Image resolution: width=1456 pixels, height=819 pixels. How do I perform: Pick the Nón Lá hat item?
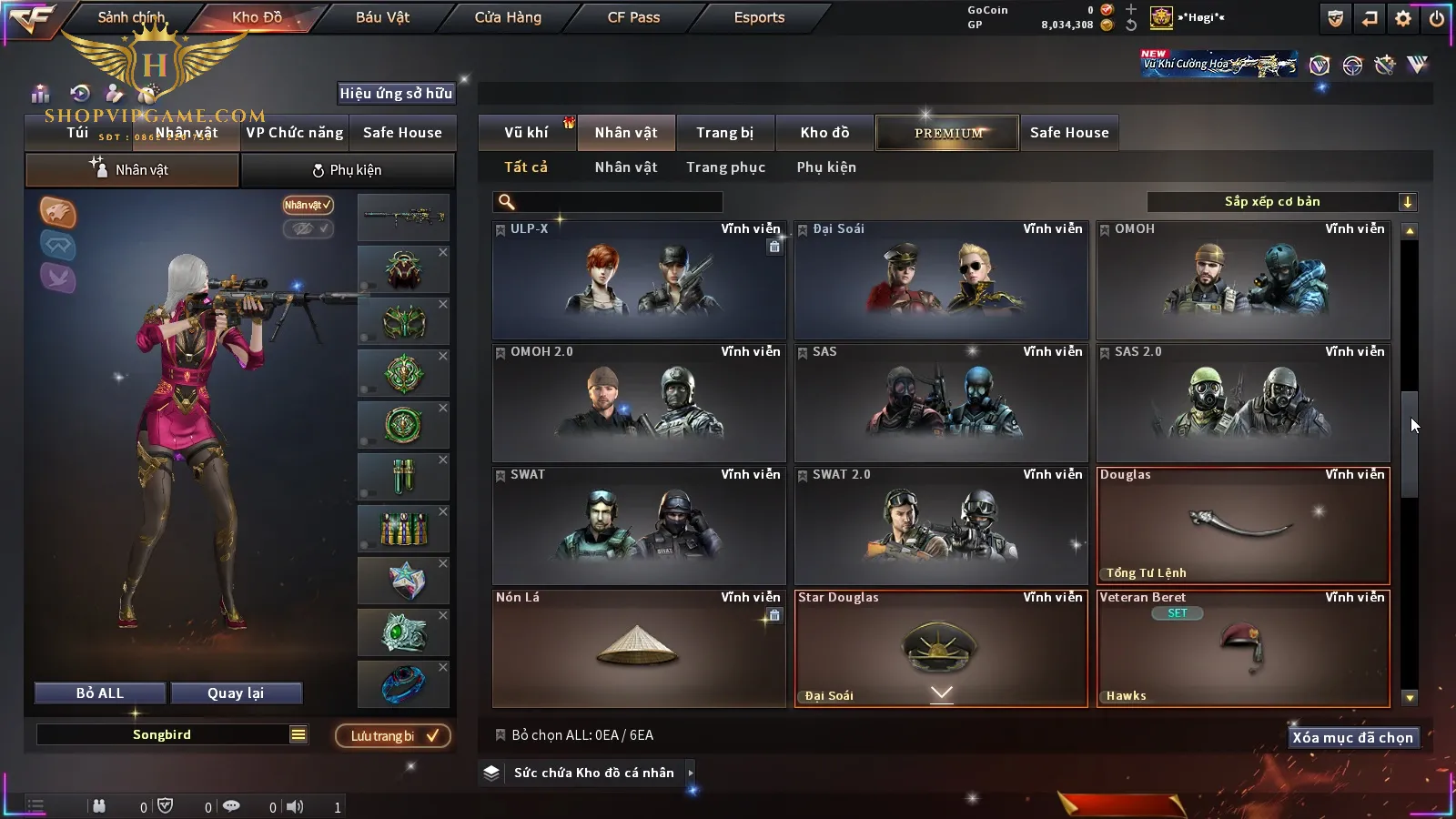pos(639,649)
